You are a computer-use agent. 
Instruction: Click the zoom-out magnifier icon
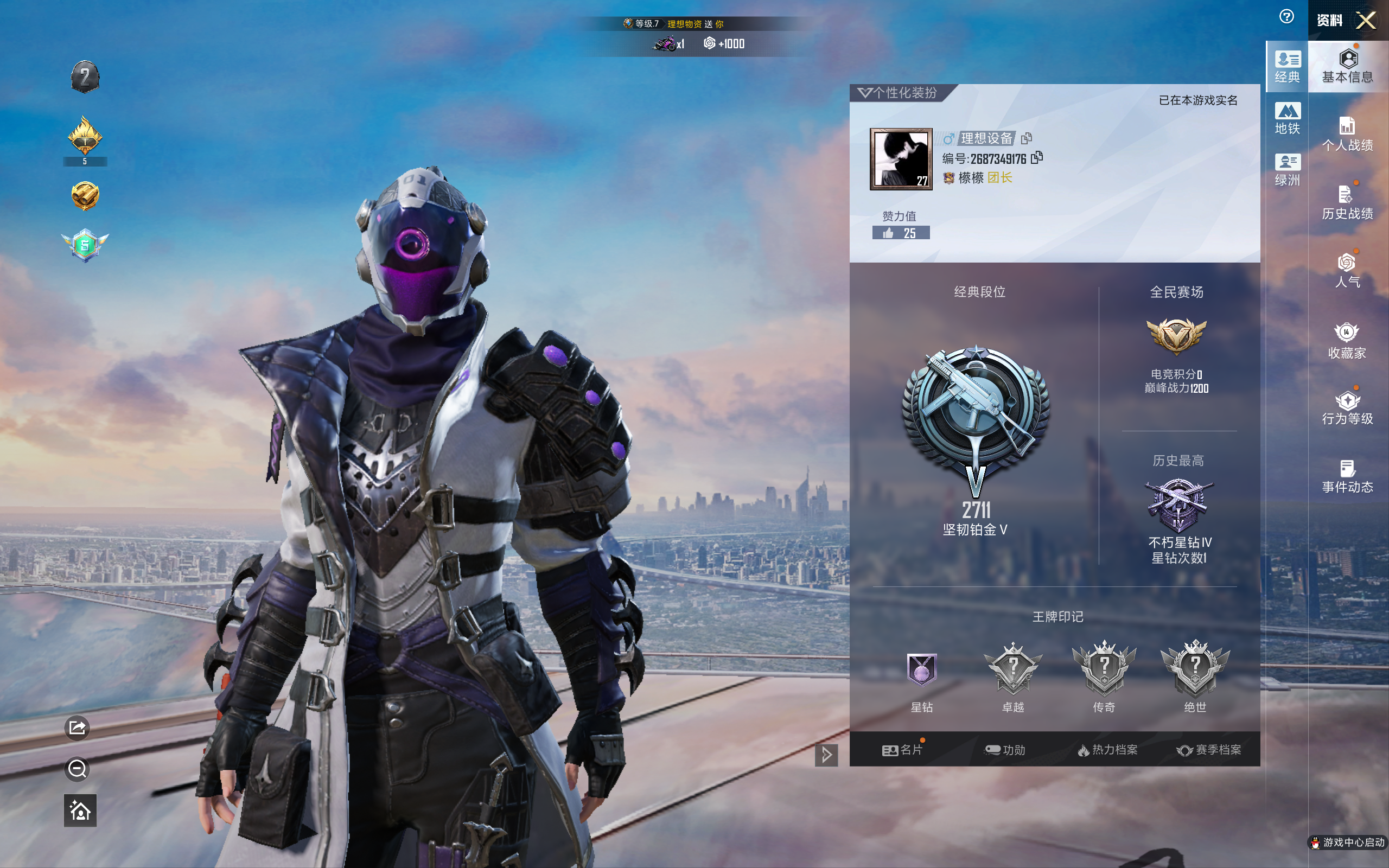pos(78,769)
